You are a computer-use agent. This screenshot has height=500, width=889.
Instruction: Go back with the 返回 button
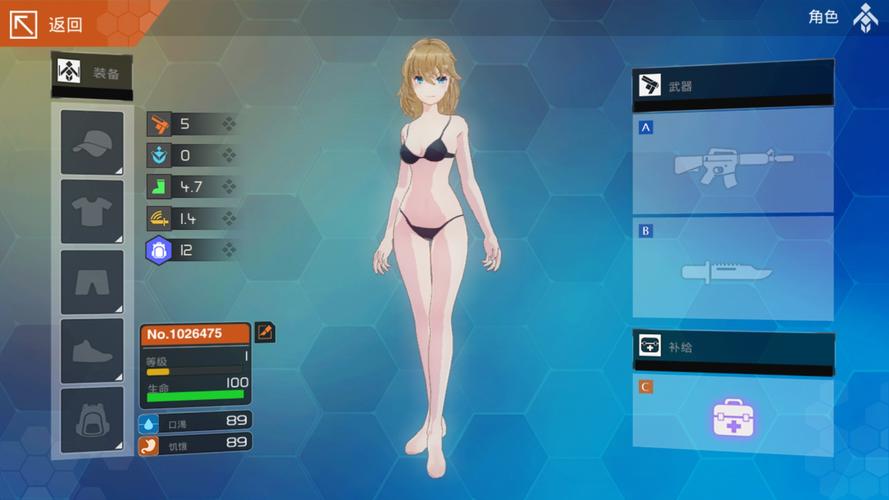coord(48,24)
